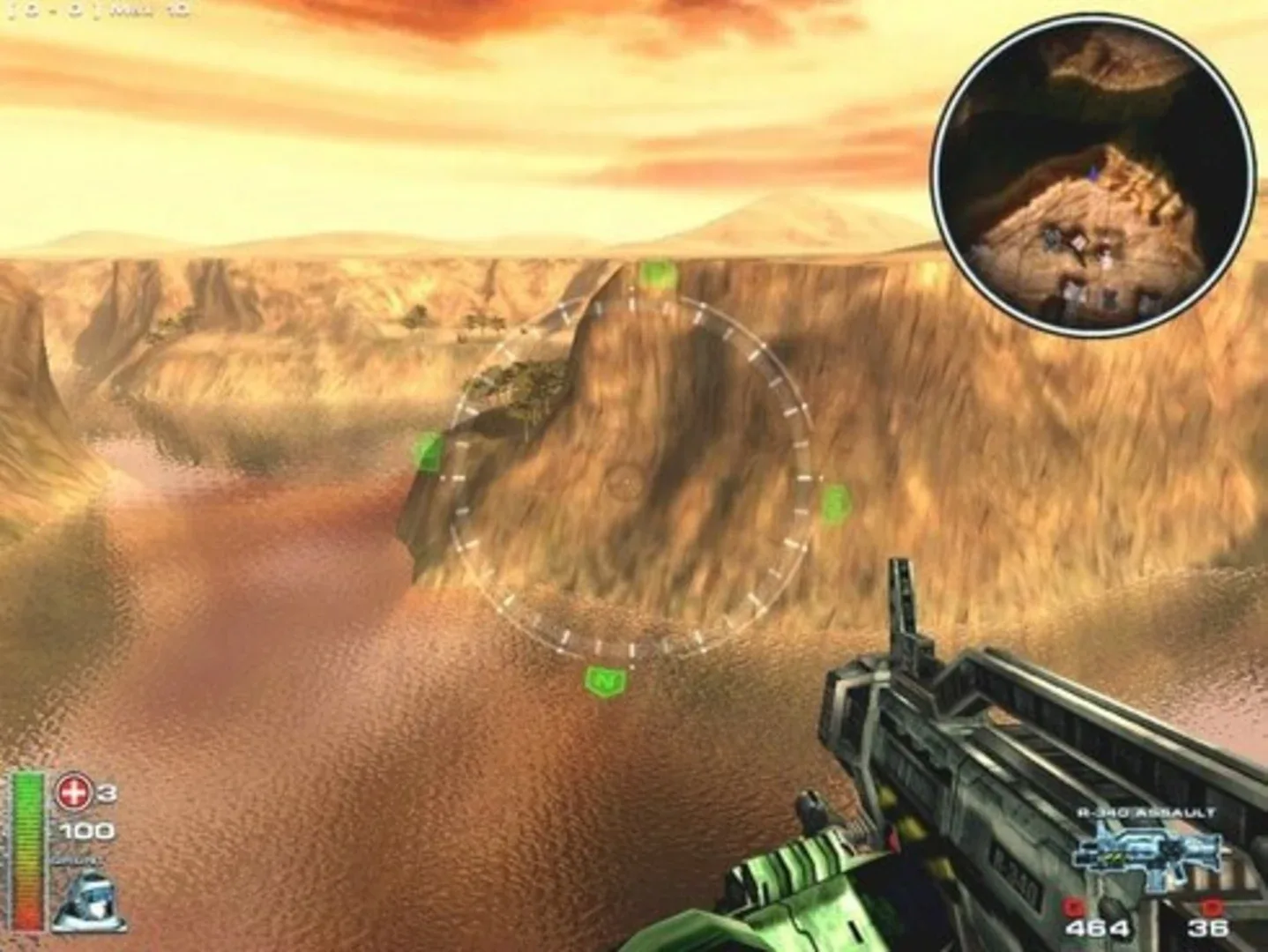This screenshot has width=1268, height=952.
Task: Select the green N compass marker
Action: pyautogui.click(x=604, y=680)
